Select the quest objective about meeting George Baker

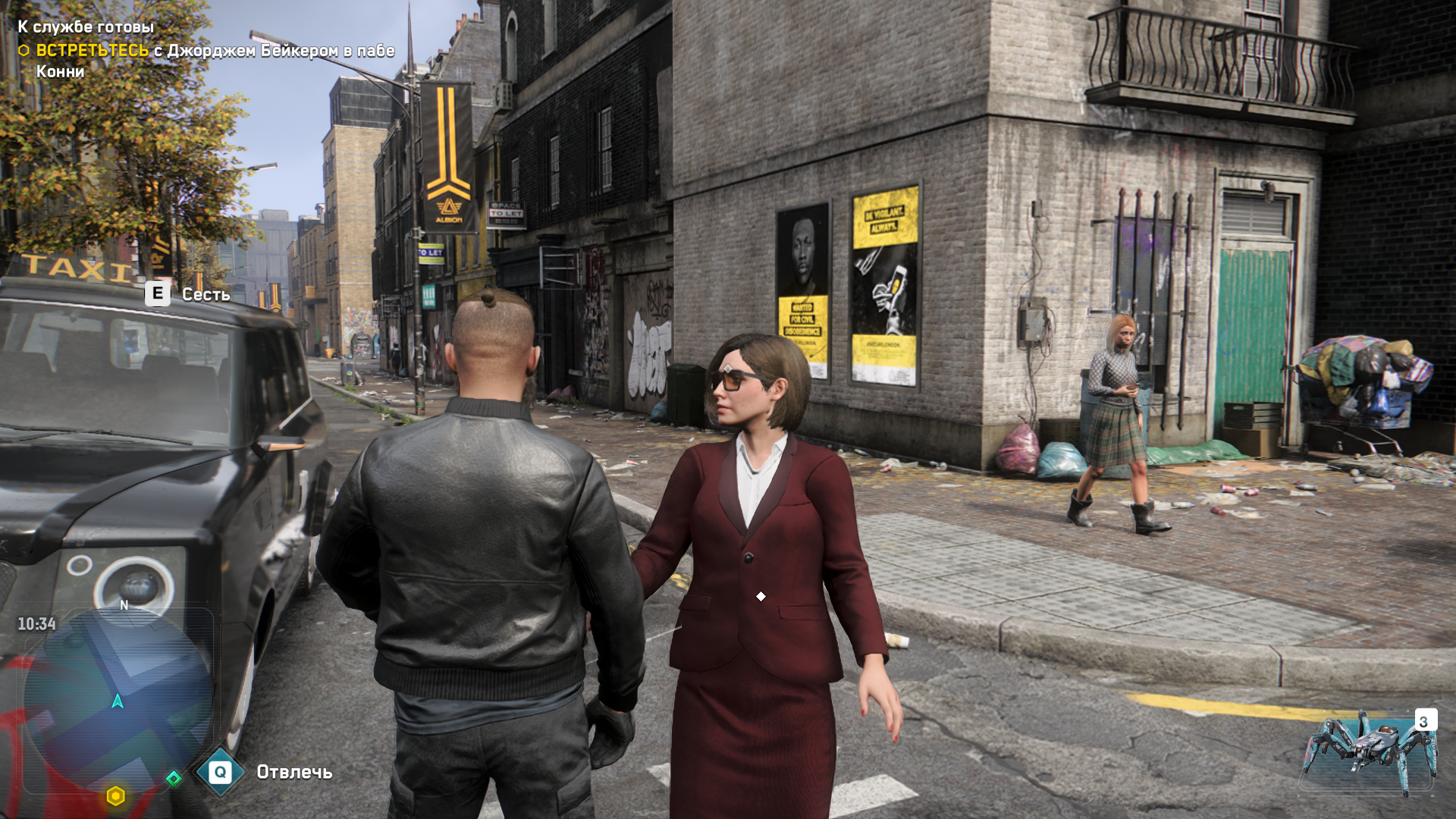point(205,52)
